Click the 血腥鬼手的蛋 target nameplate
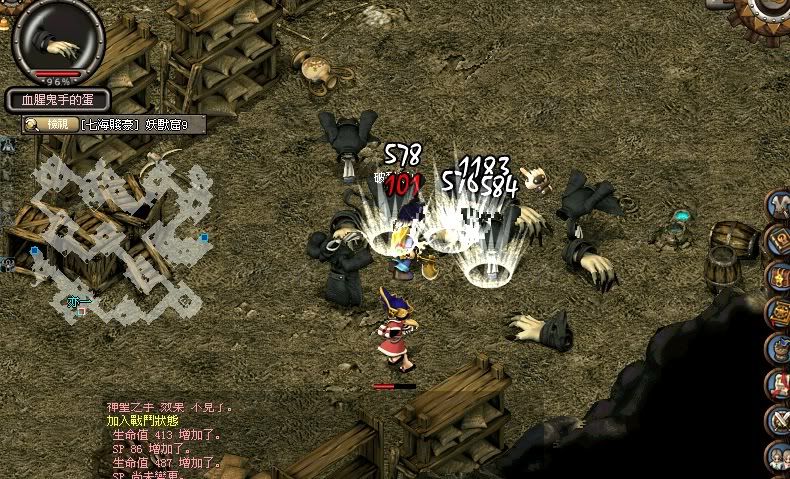The image size is (790, 479). click(58, 100)
